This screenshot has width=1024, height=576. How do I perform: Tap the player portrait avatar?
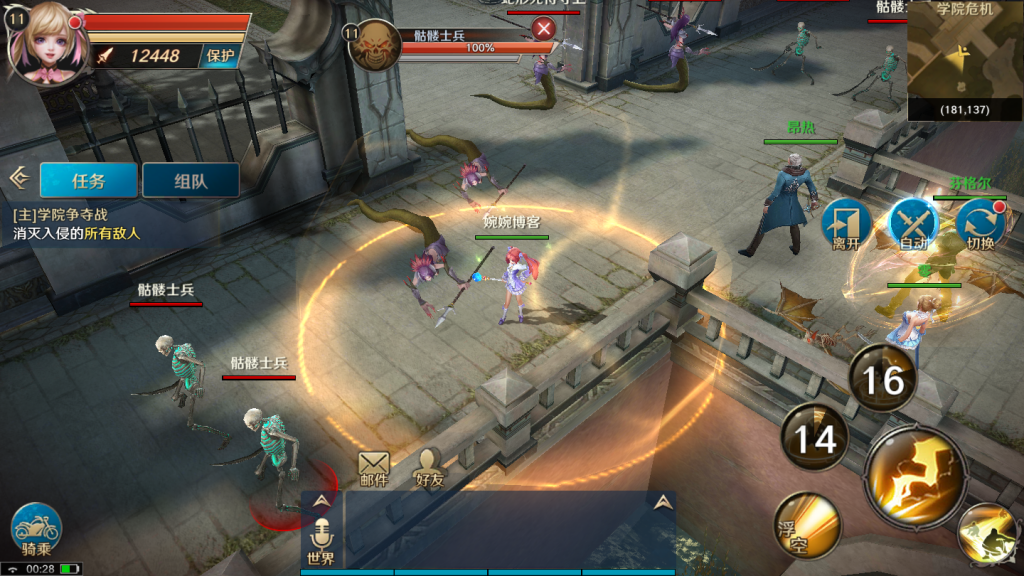[x=42, y=44]
